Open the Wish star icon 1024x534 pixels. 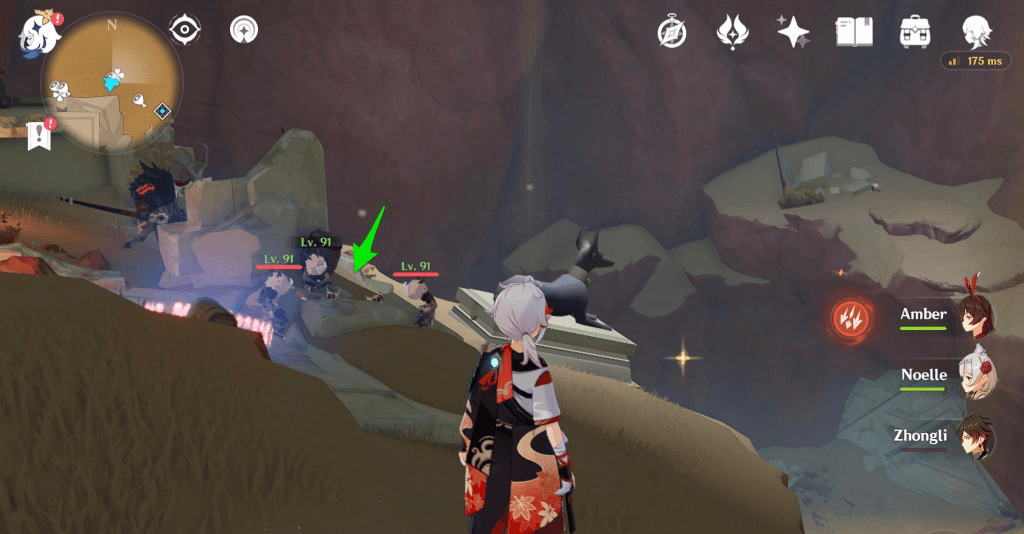[x=793, y=32]
